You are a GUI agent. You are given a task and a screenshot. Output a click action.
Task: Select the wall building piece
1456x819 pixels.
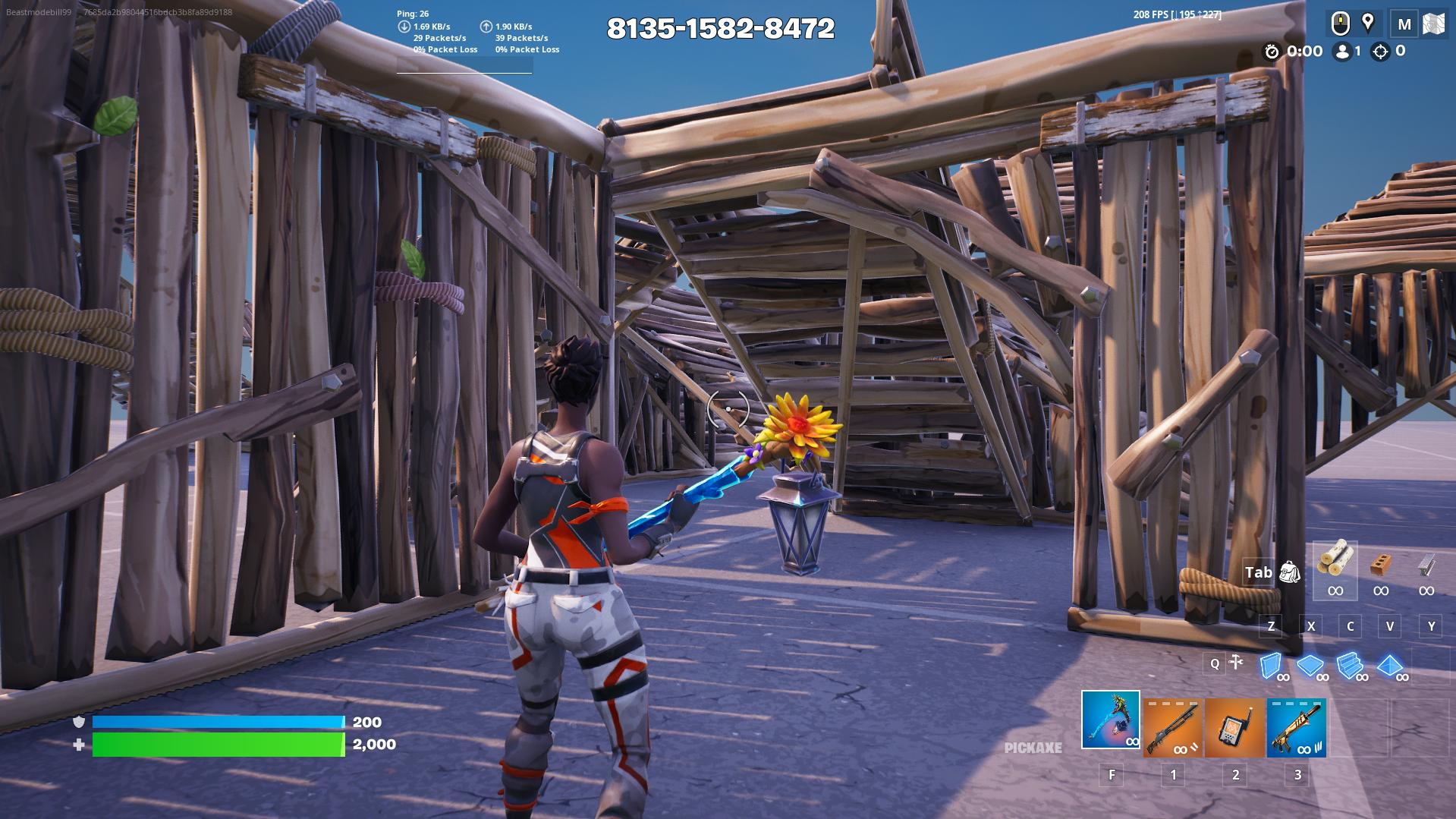1271,666
